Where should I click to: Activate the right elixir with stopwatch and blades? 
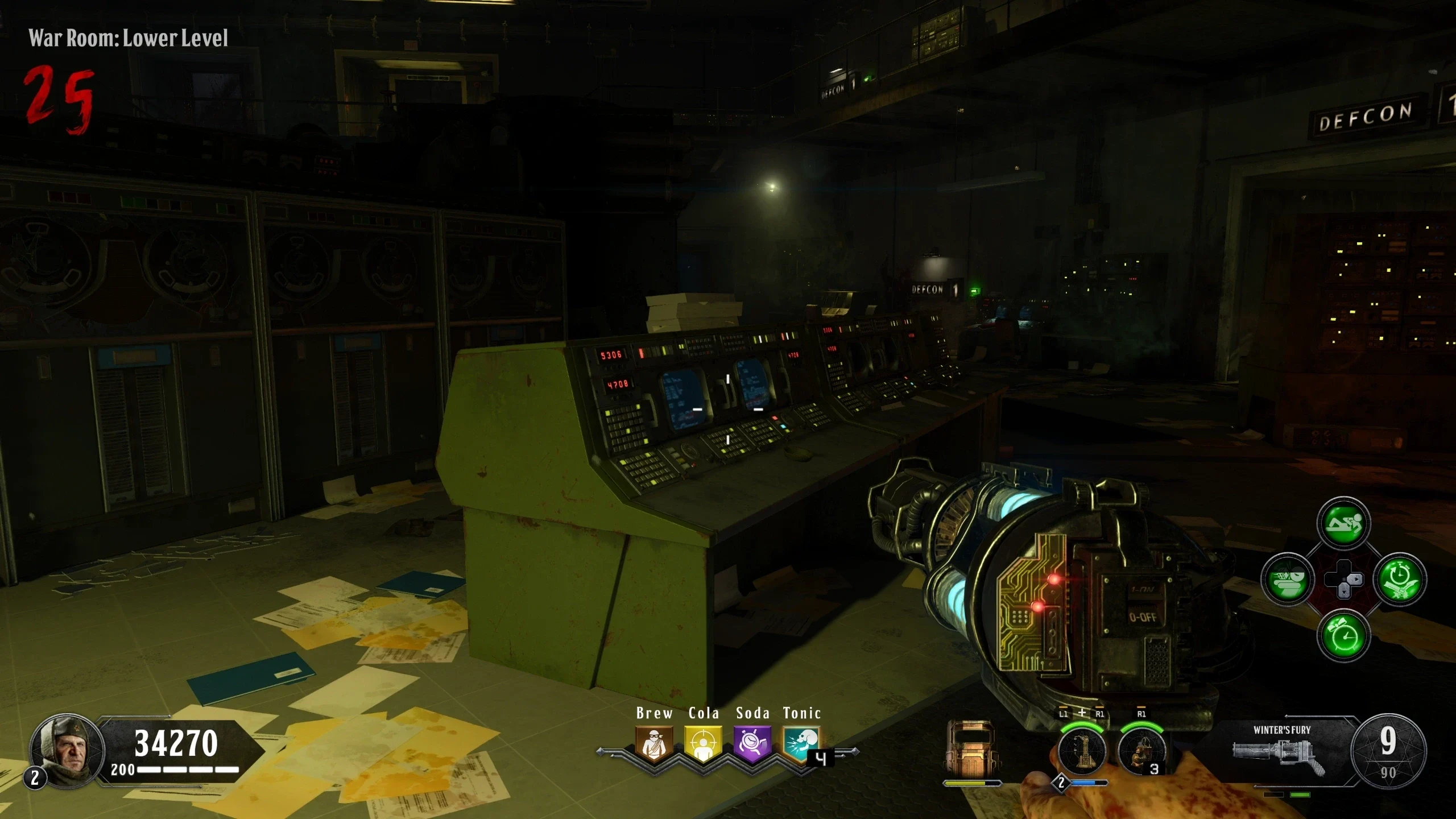click(1399, 580)
